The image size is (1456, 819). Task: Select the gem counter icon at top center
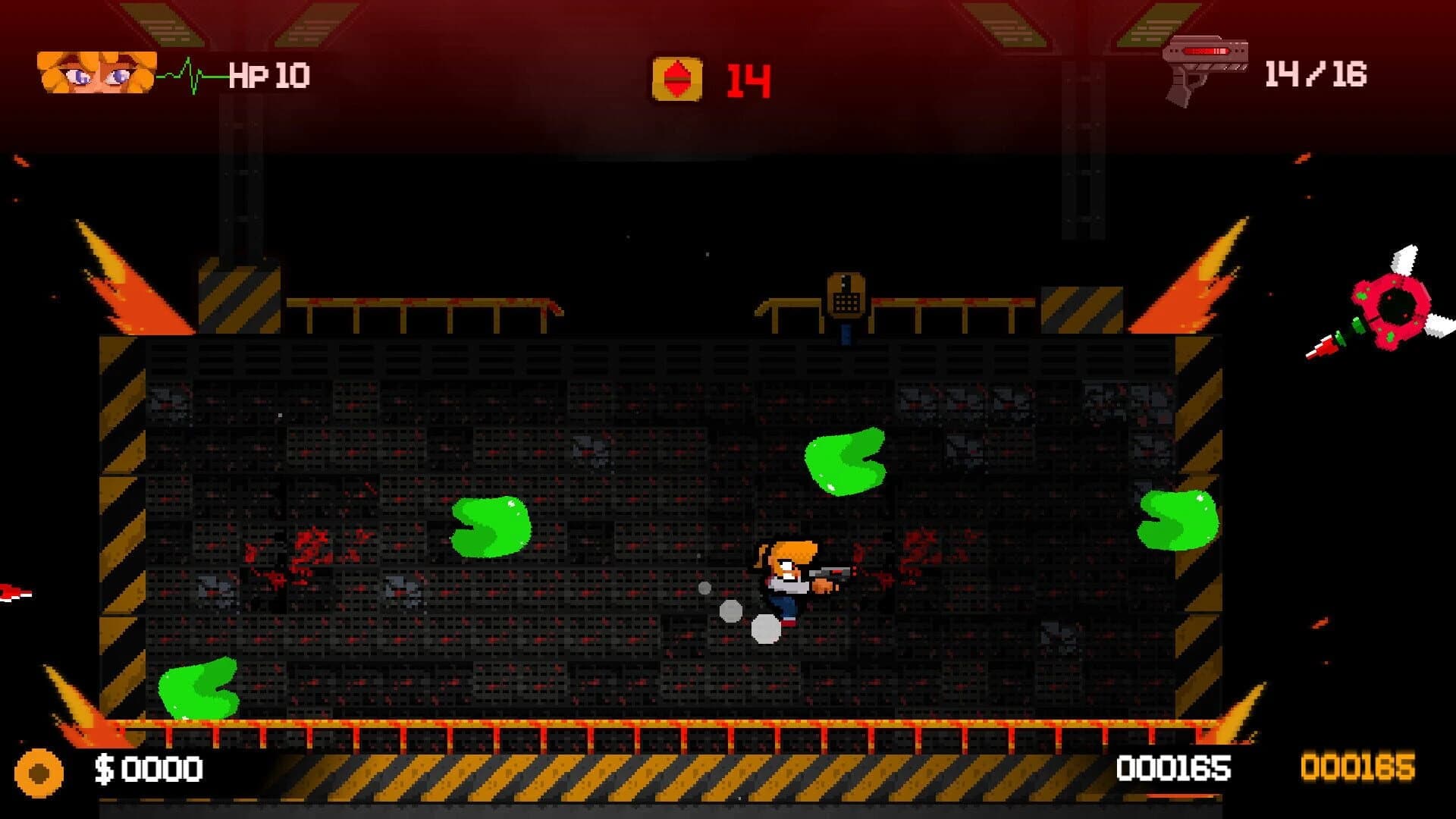[x=677, y=76]
